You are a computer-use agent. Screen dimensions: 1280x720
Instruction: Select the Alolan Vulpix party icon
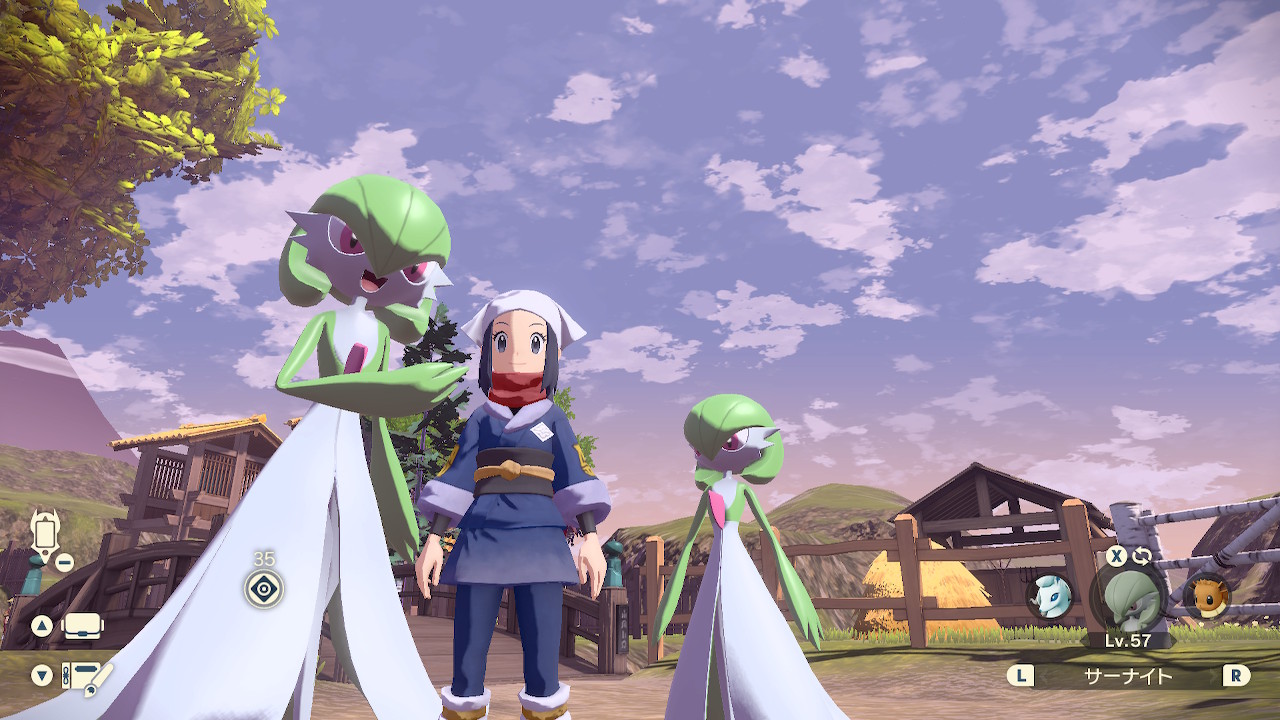[1049, 596]
